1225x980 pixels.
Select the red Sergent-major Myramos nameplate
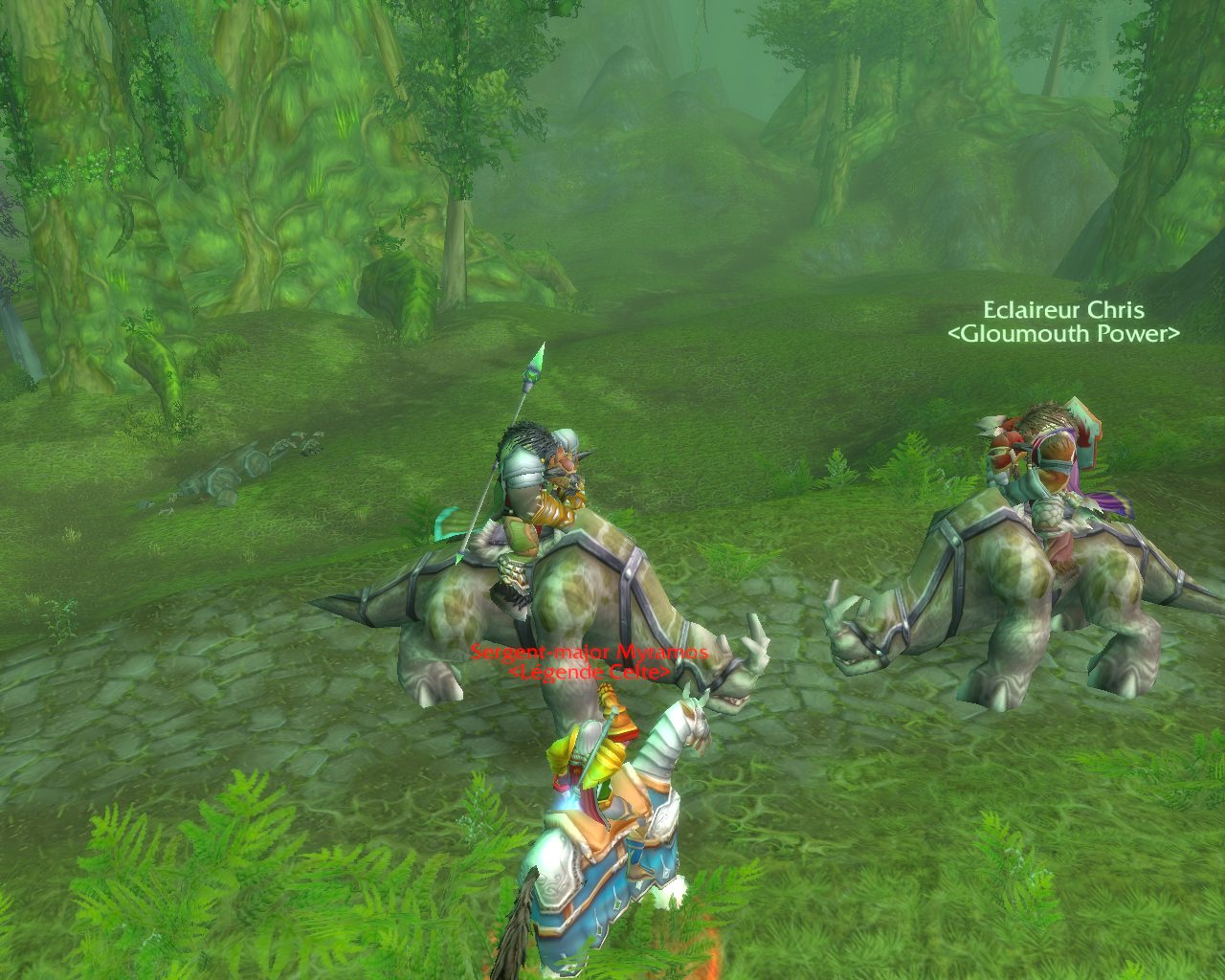coord(589,653)
